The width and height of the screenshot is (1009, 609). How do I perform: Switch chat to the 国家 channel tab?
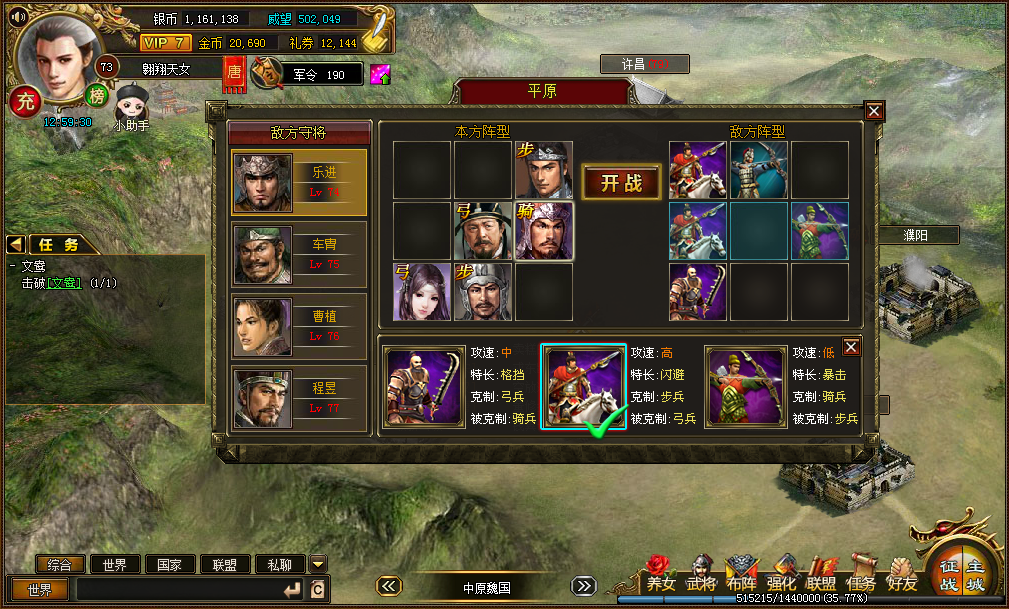tap(169, 564)
